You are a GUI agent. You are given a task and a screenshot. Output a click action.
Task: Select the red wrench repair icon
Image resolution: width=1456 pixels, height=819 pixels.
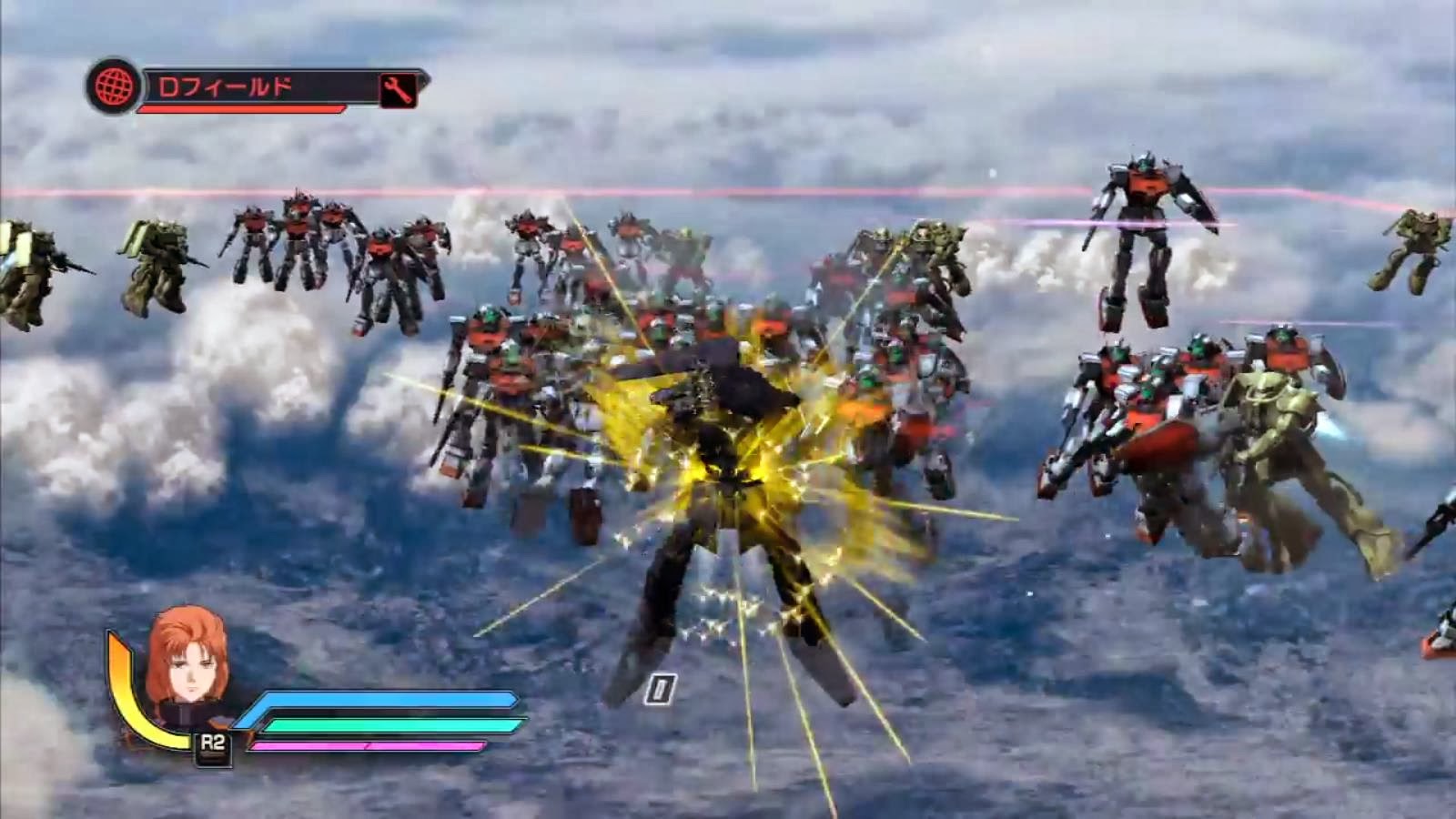pos(395,89)
